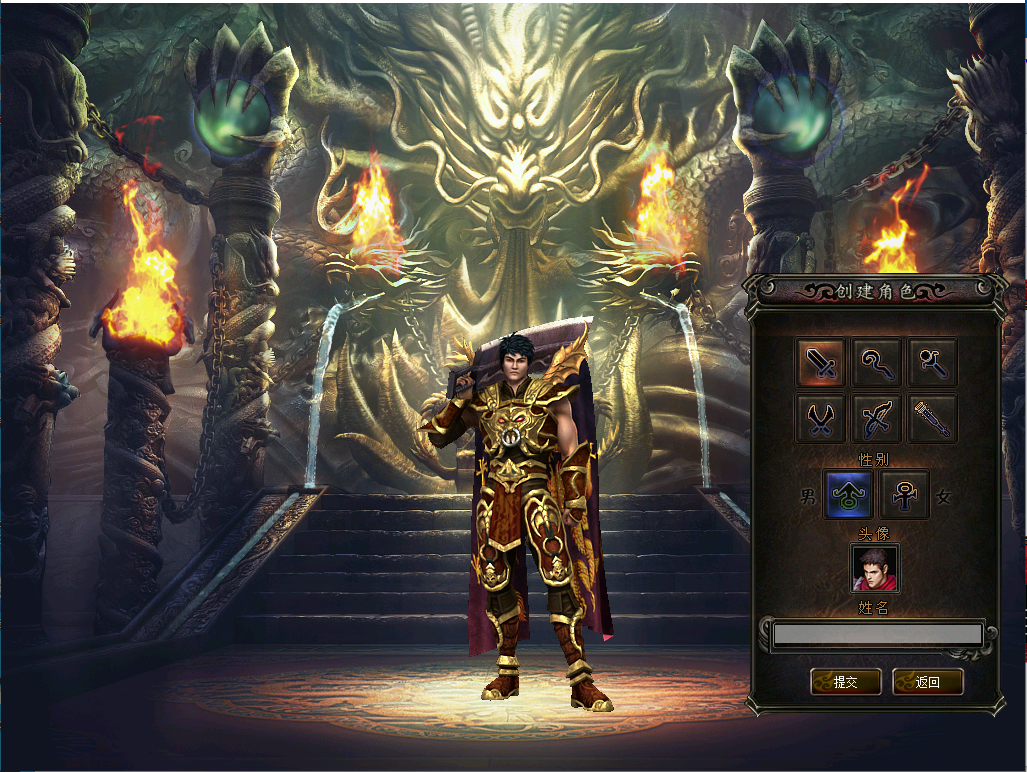Image resolution: width=1027 pixels, height=772 pixels.
Task: Submit the character with 提交
Action: 846,682
